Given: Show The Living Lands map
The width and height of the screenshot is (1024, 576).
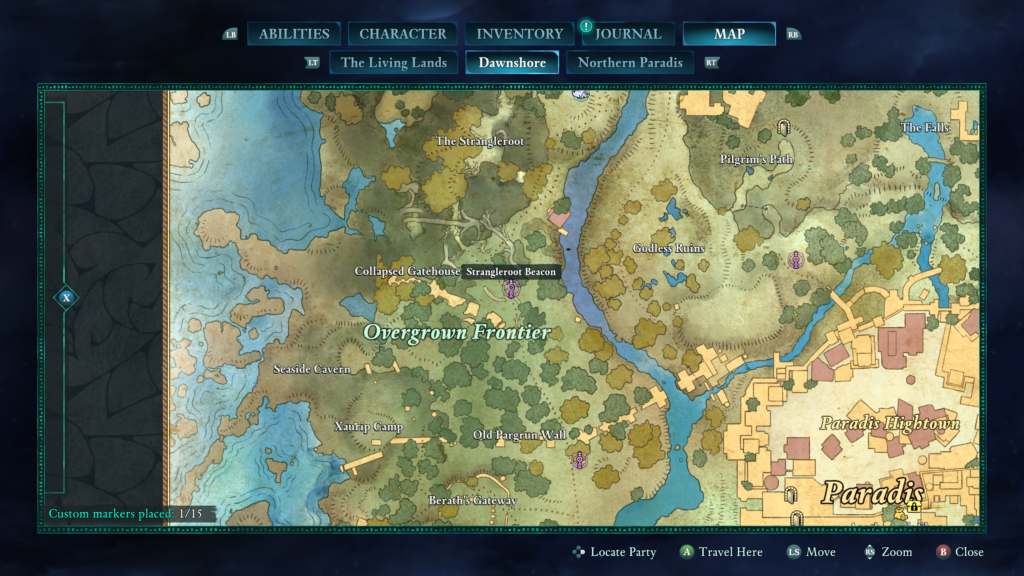Looking at the screenshot, I should pyautogui.click(x=394, y=62).
